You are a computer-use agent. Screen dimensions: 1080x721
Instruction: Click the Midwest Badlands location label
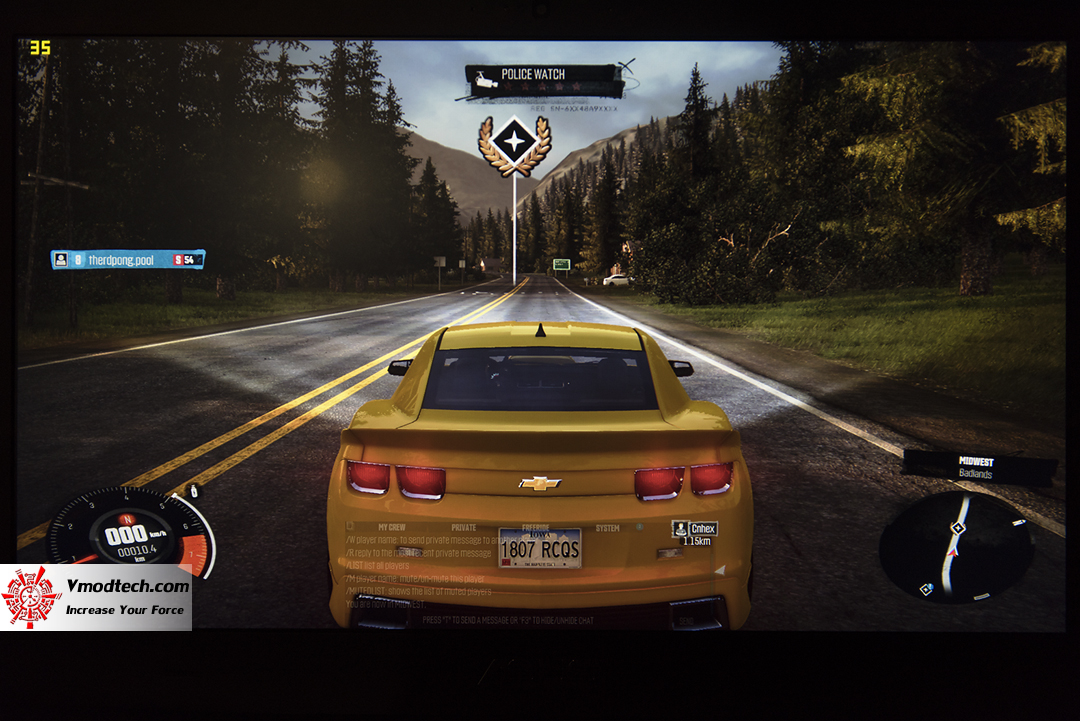pyautogui.click(x=979, y=467)
